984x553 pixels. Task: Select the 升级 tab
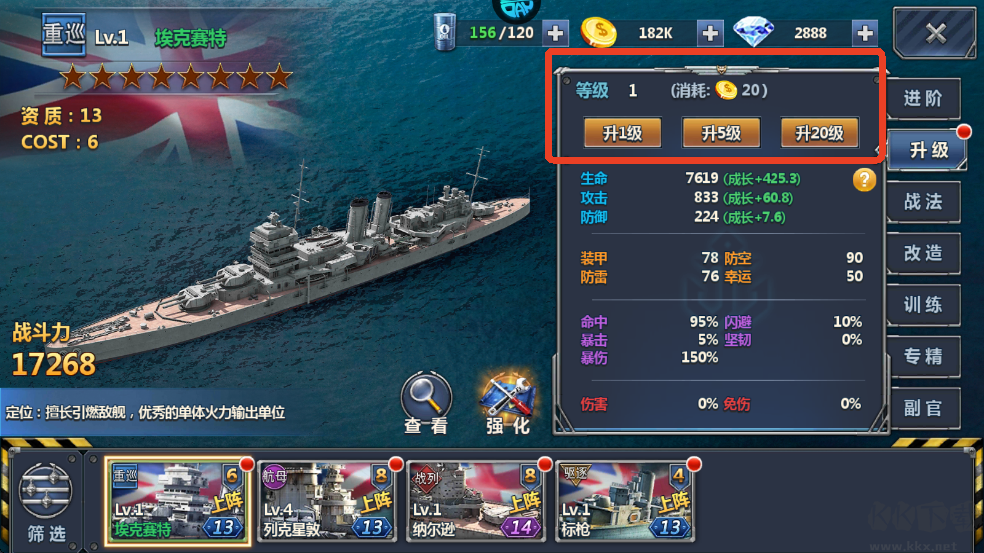coord(927,150)
